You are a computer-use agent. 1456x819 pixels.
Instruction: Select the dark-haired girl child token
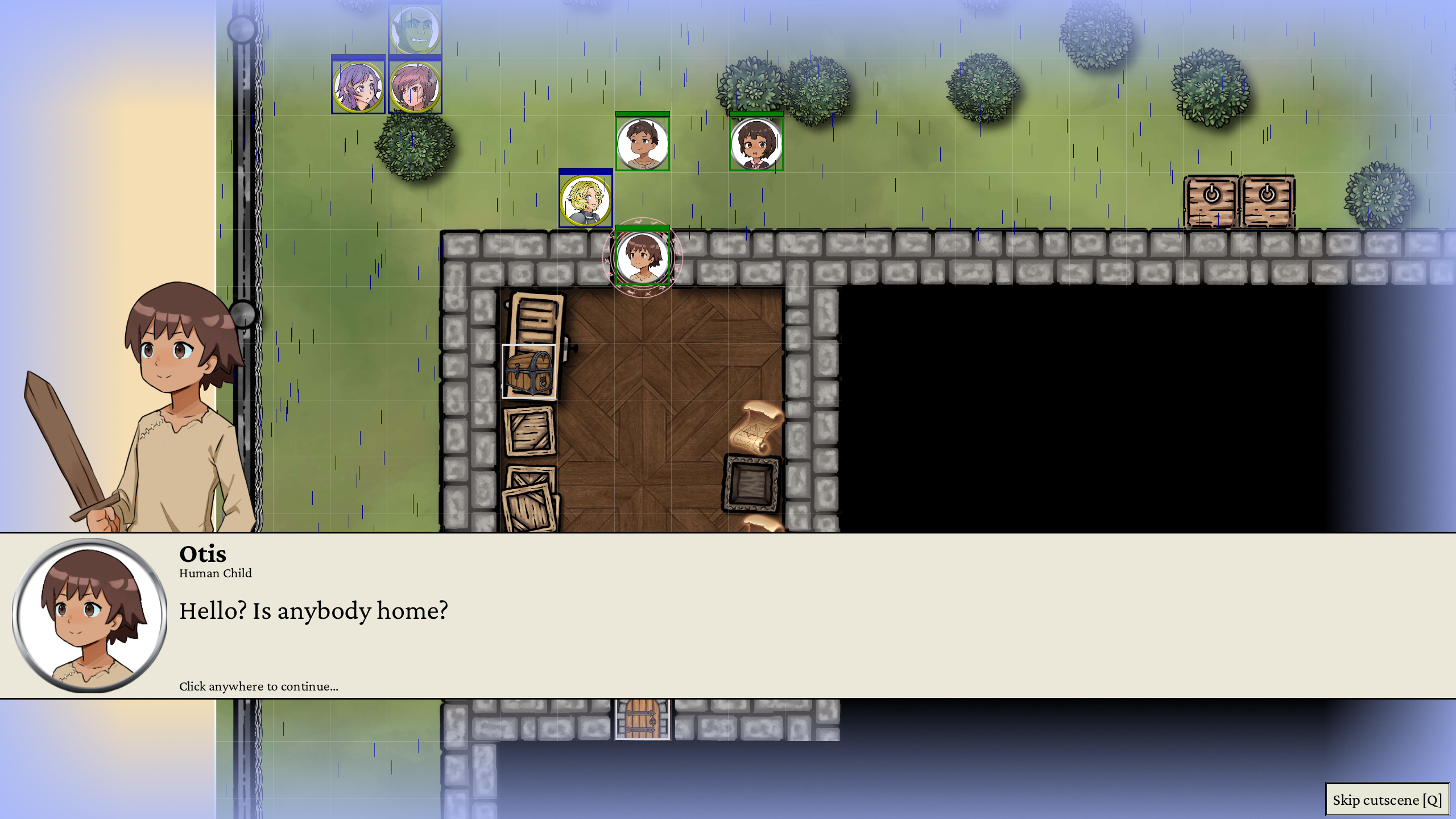click(756, 143)
